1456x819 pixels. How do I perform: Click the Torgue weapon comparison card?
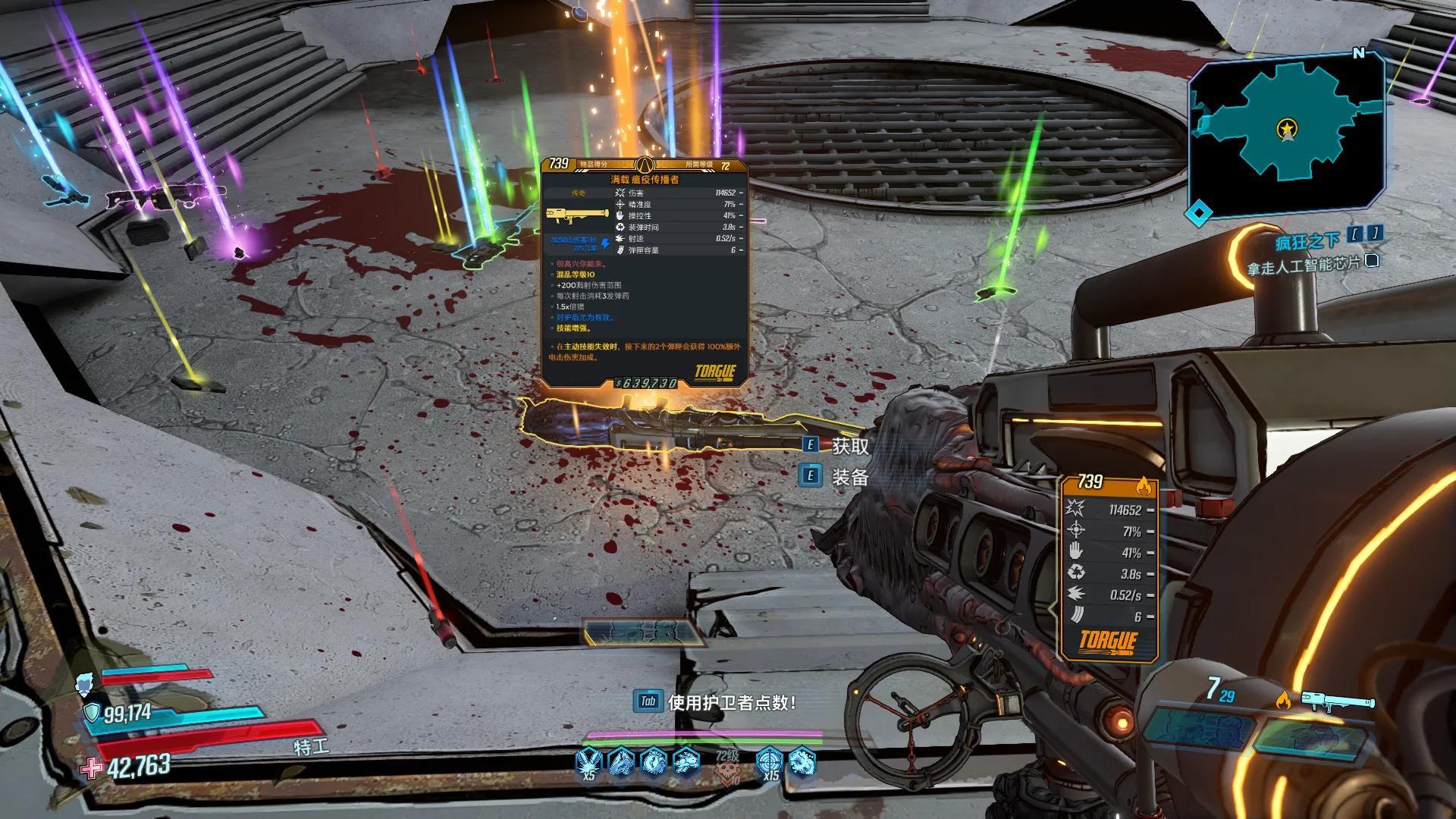tap(1109, 566)
